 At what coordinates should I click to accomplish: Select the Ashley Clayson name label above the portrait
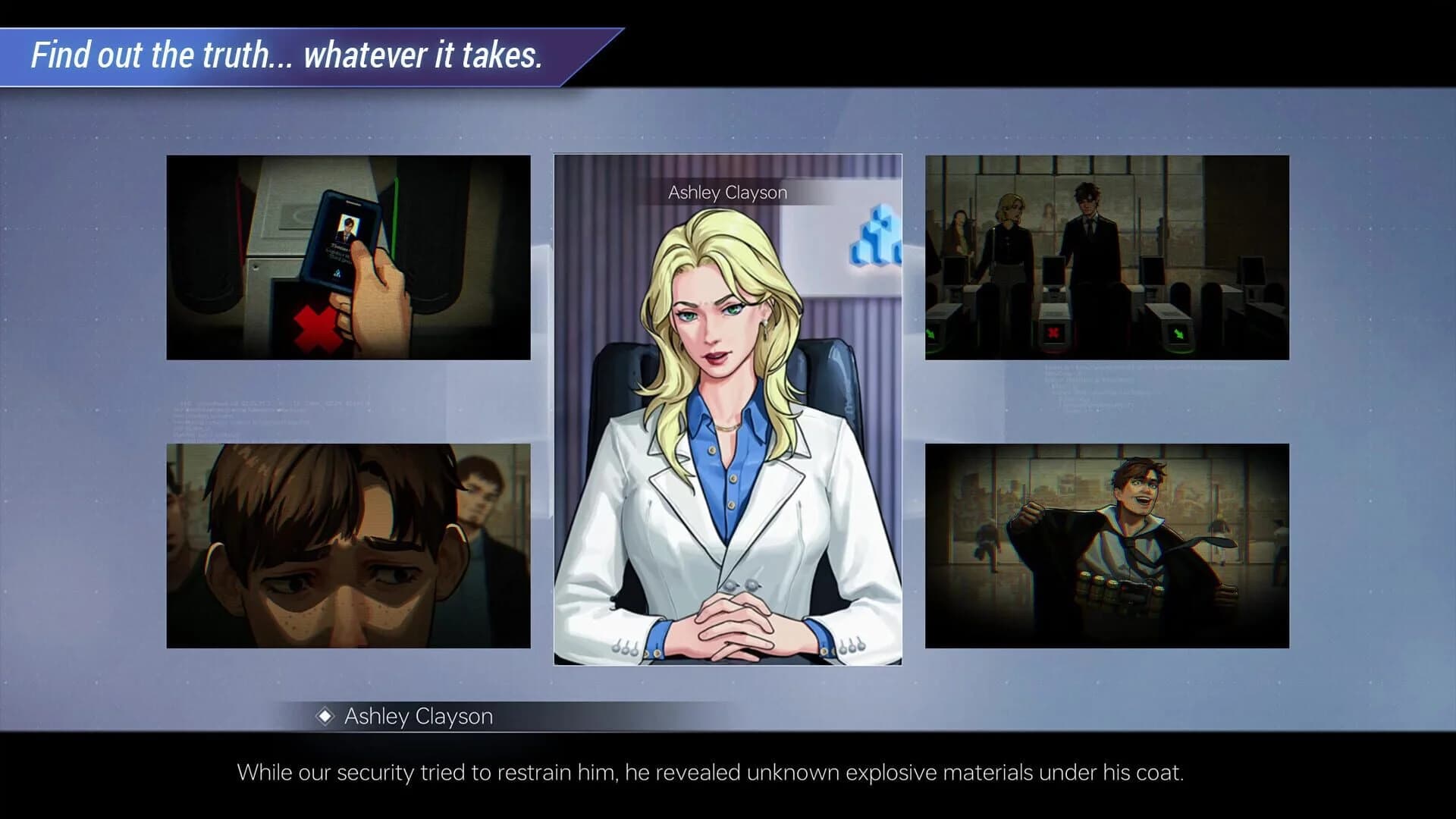728,192
